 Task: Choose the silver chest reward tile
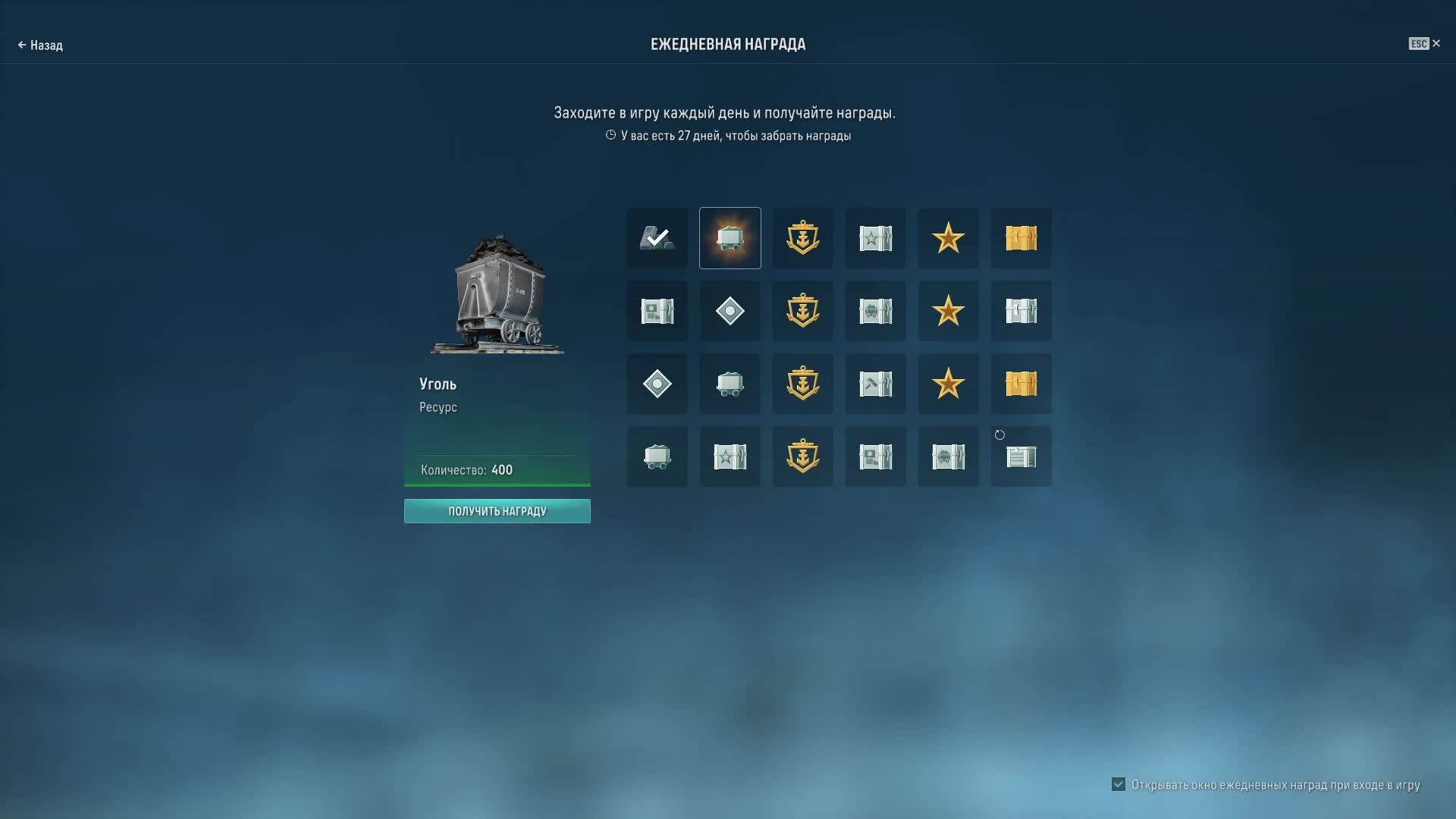point(1021,311)
